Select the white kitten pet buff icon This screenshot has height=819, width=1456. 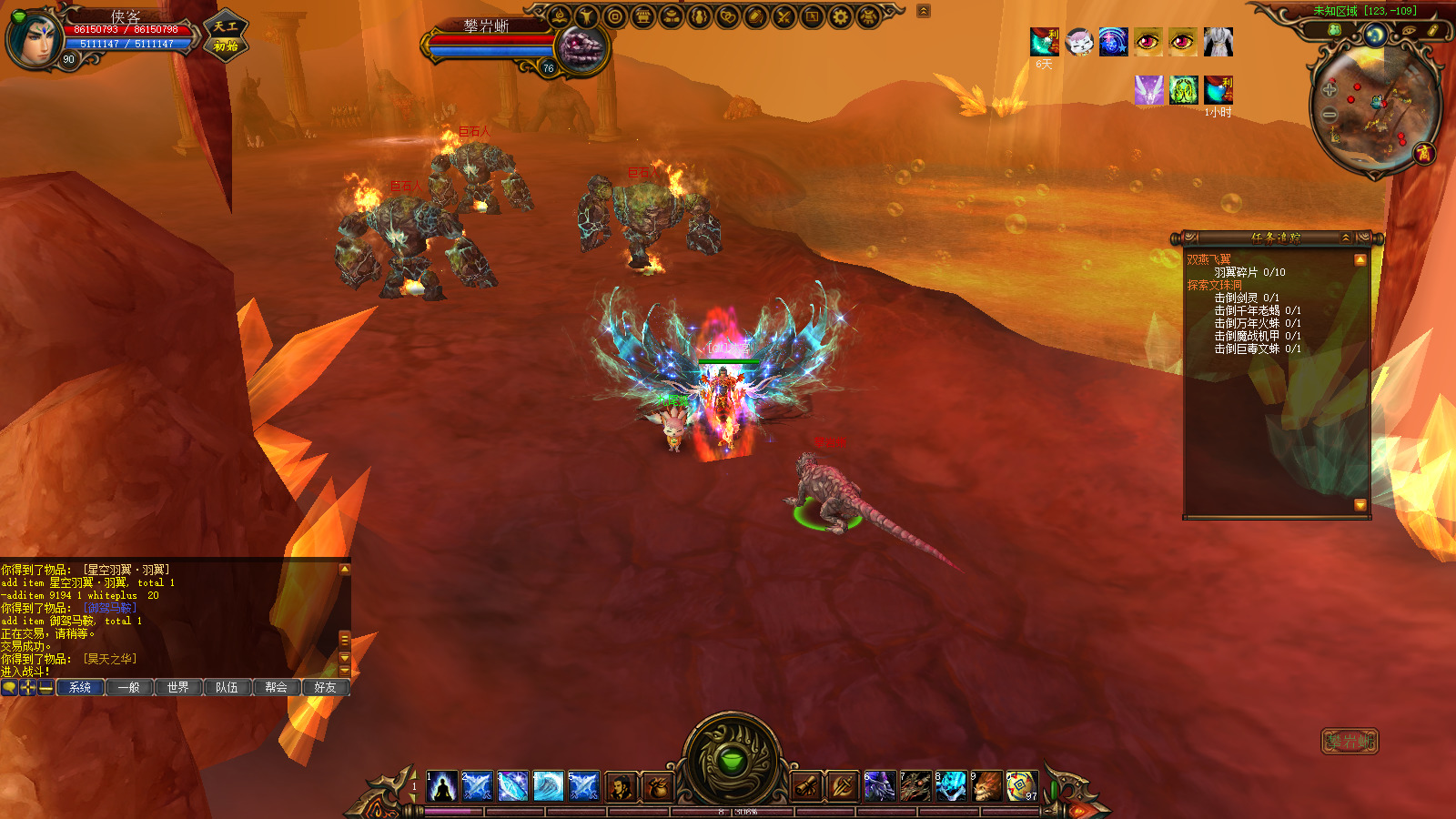pos(1079,42)
